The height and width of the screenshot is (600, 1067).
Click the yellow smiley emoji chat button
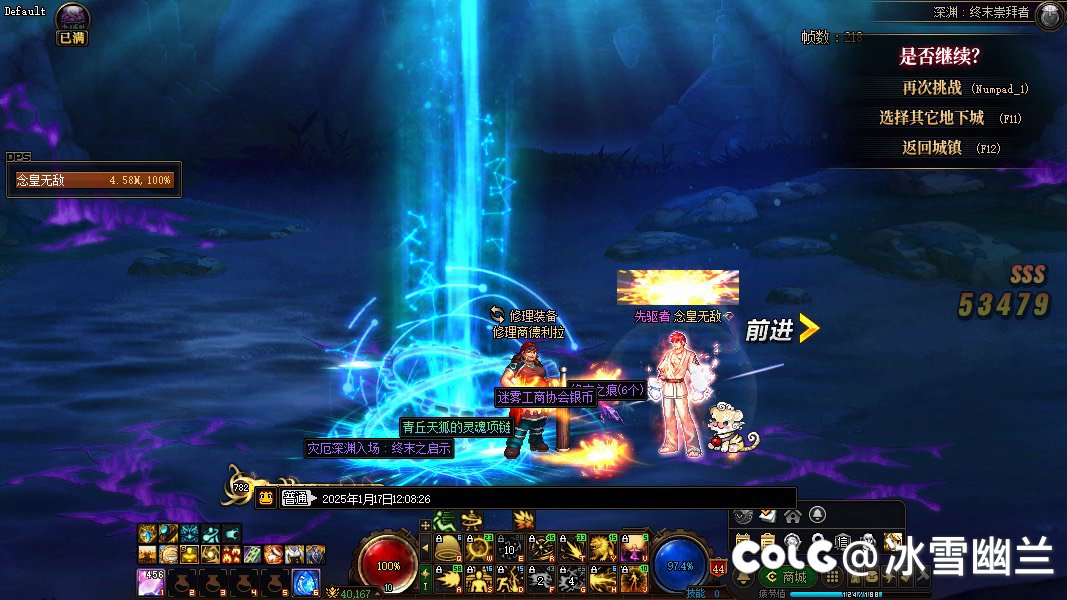coord(266,498)
